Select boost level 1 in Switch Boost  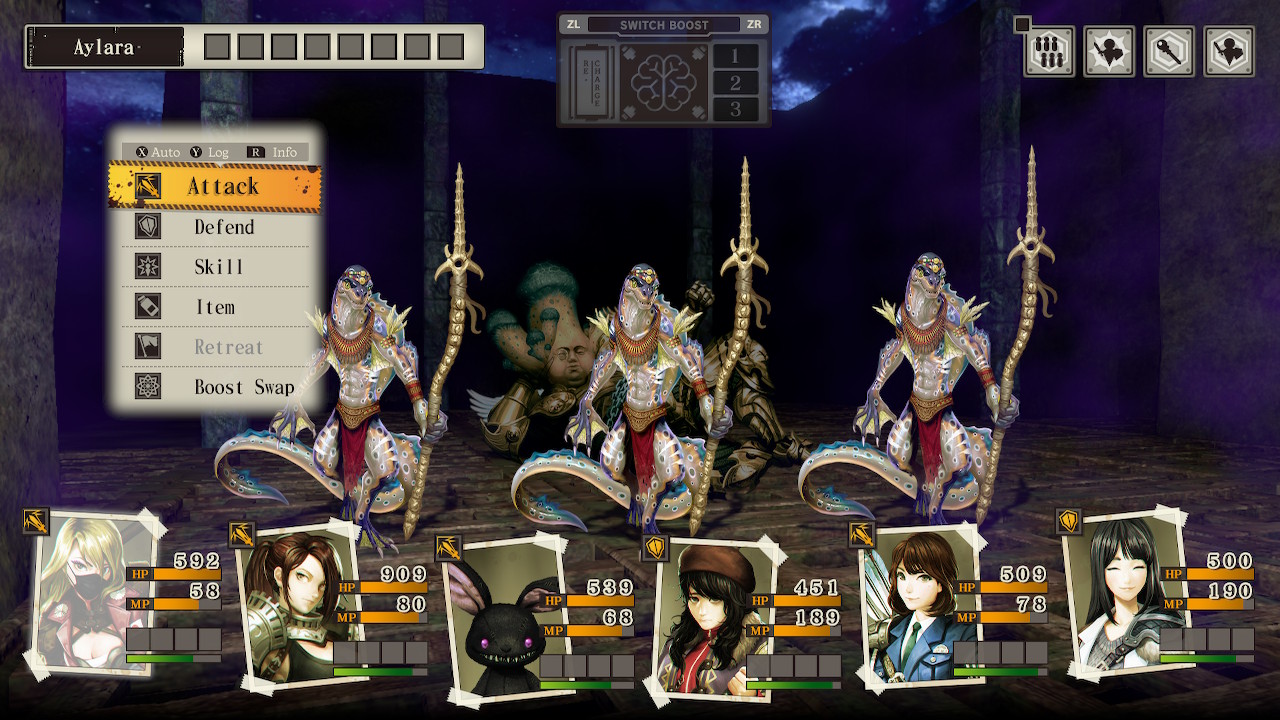pos(735,56)
